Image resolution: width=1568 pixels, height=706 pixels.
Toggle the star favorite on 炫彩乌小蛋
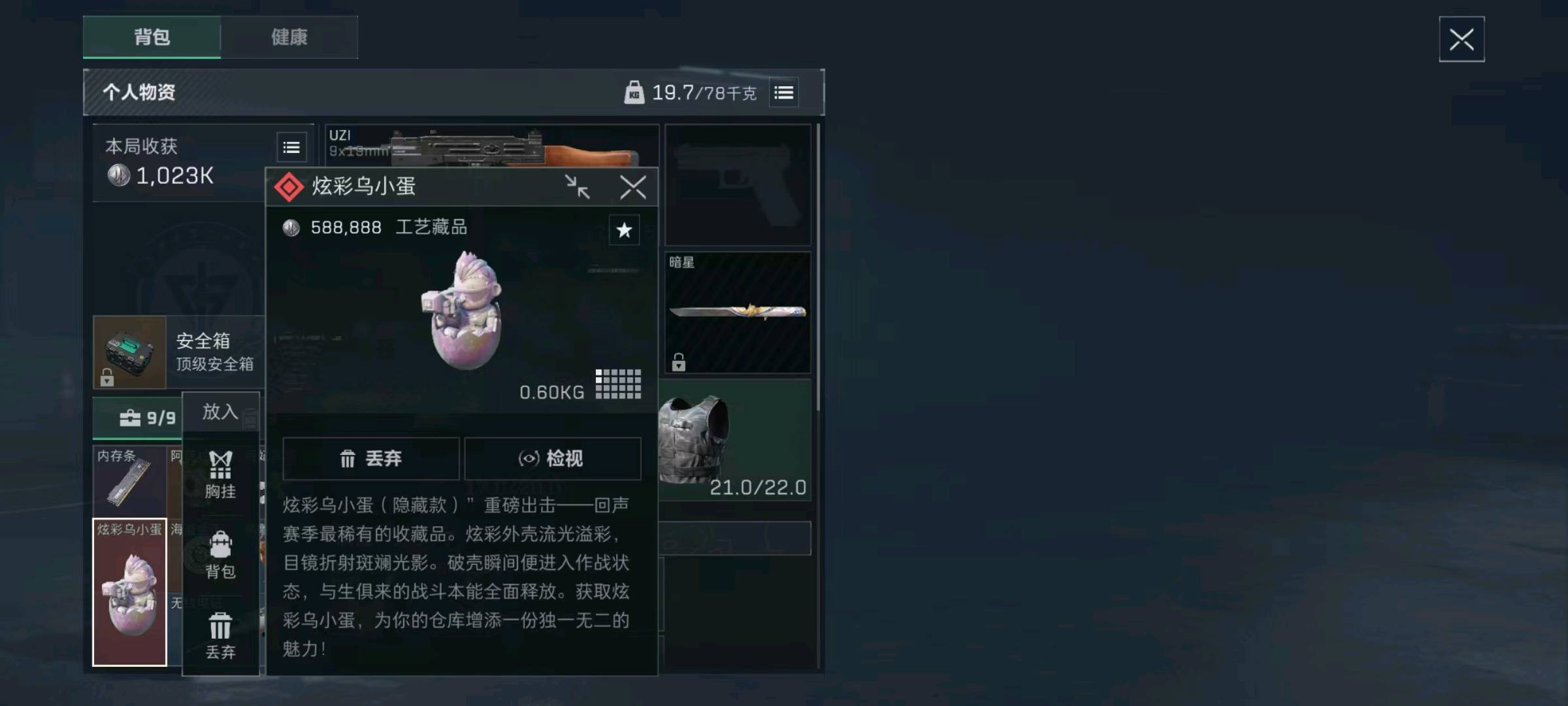[624, 231]
